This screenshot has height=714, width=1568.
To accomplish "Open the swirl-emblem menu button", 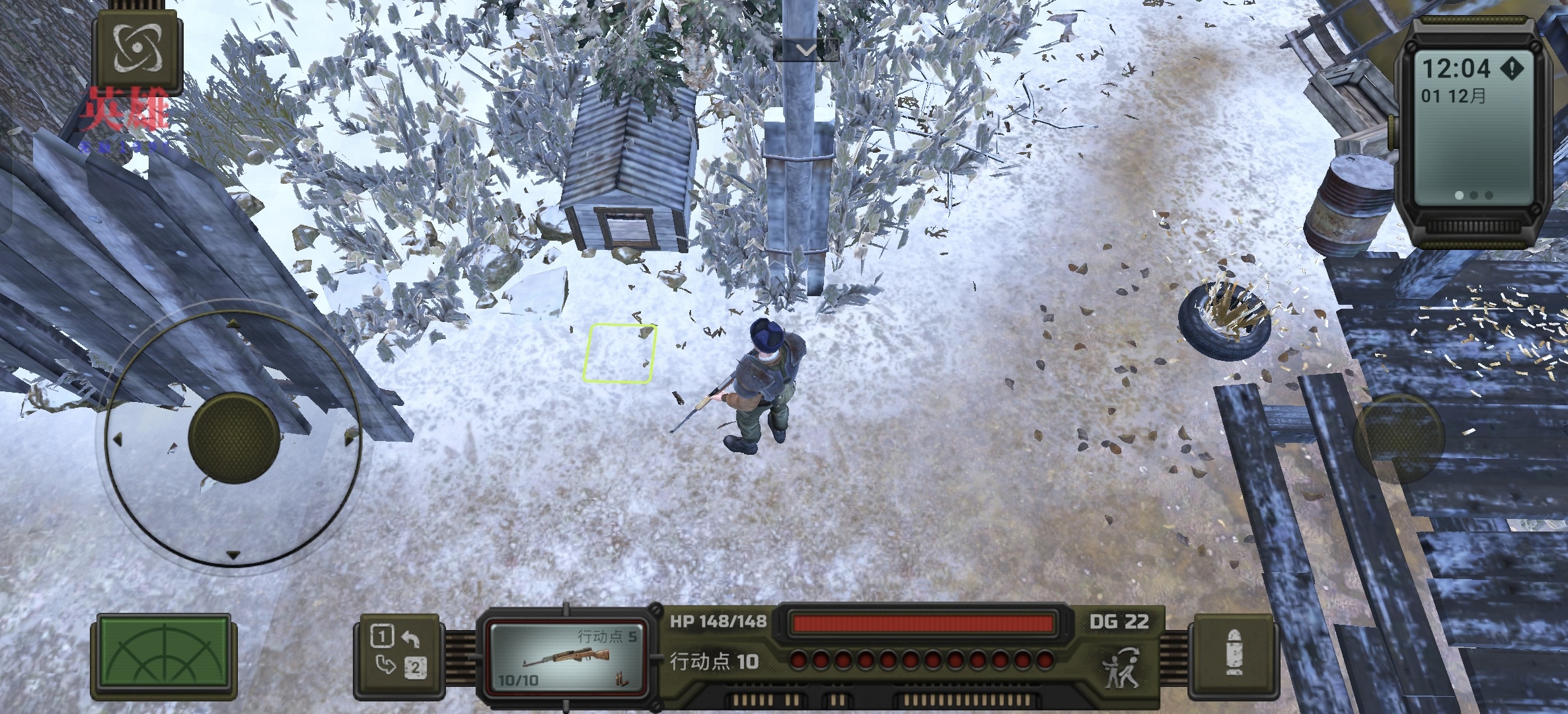I will point(137,51).
